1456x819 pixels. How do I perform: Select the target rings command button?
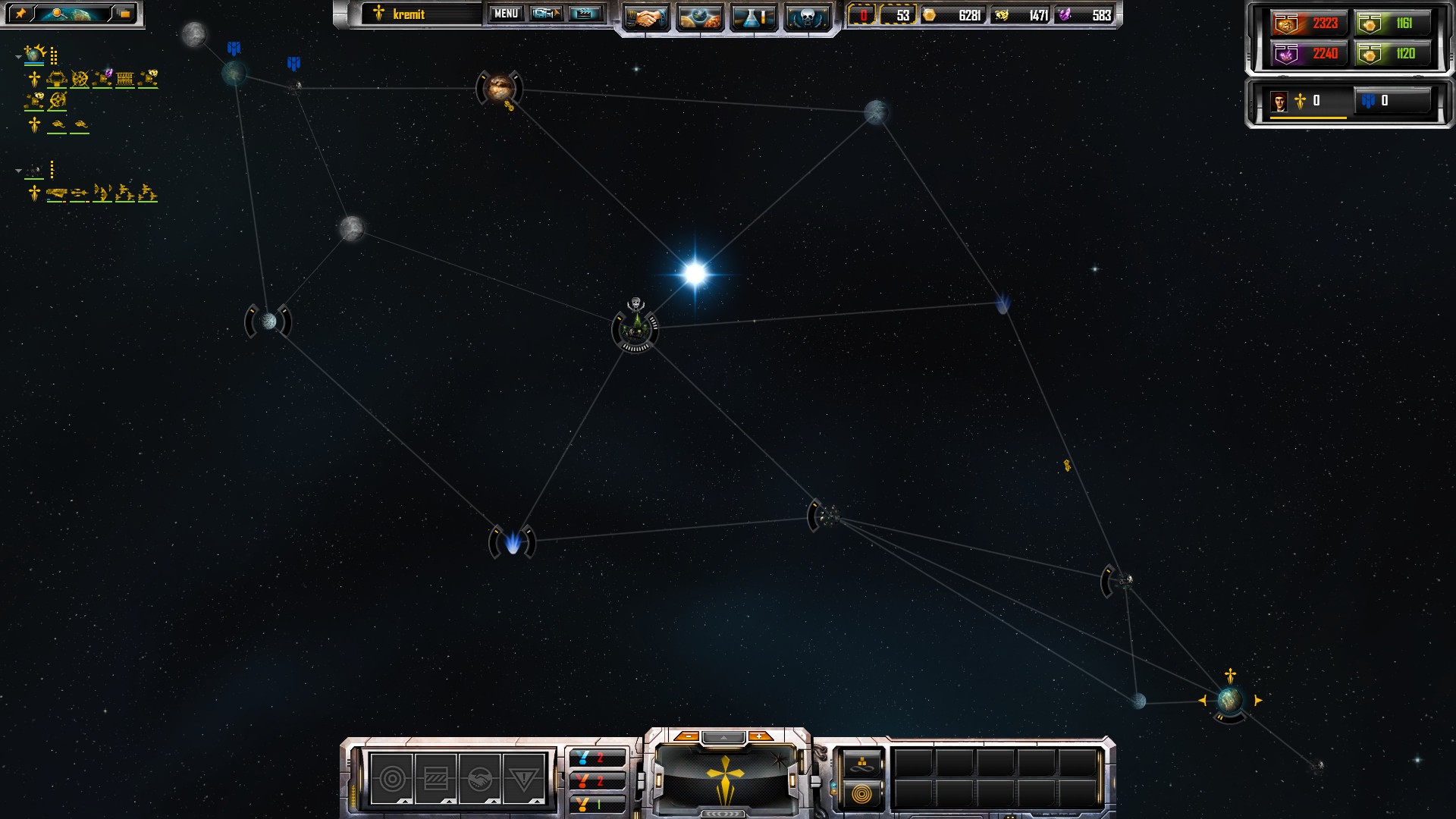coord(392,779)
